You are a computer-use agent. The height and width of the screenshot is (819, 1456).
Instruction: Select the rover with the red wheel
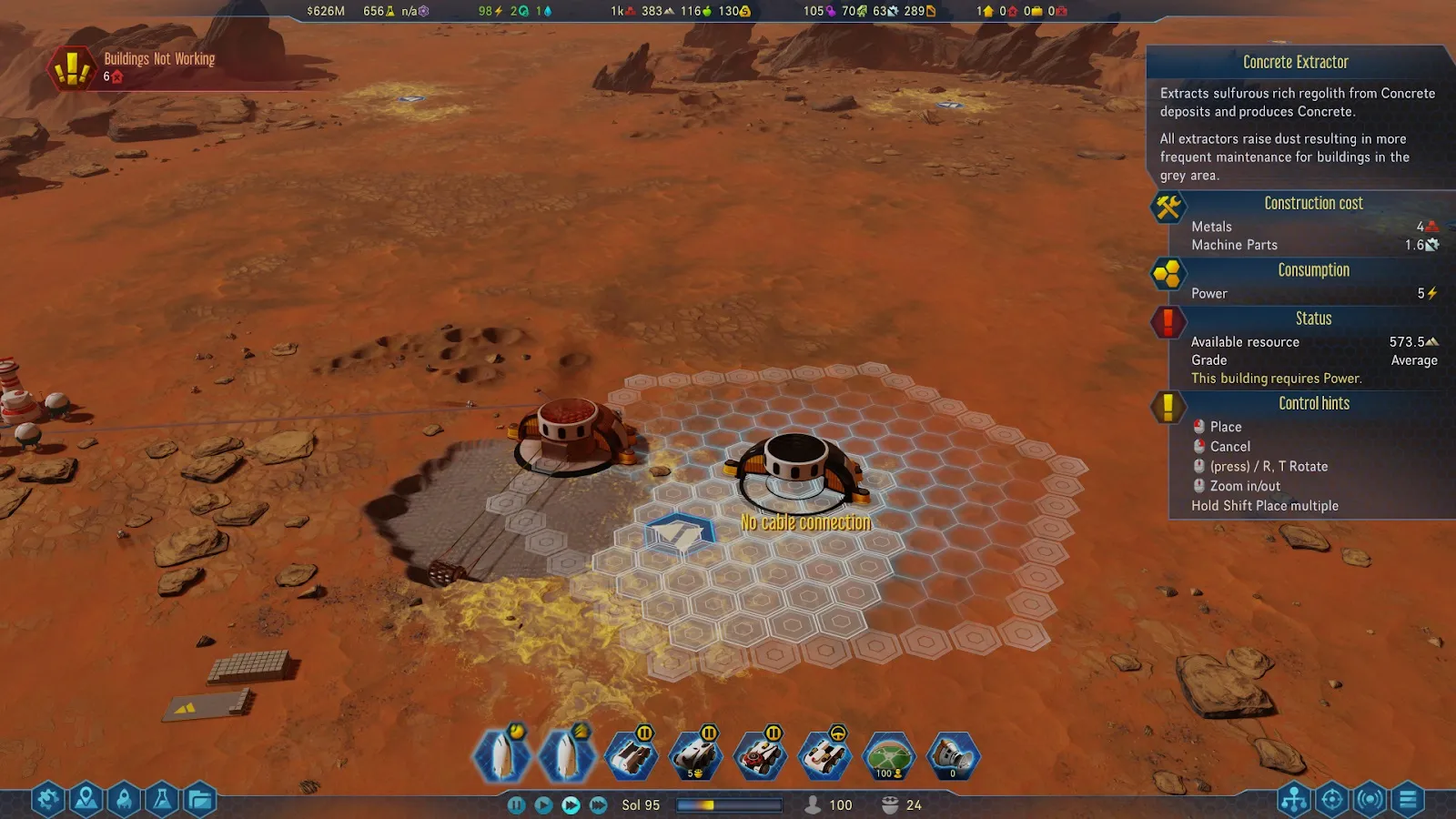click(x=760, y=756)
